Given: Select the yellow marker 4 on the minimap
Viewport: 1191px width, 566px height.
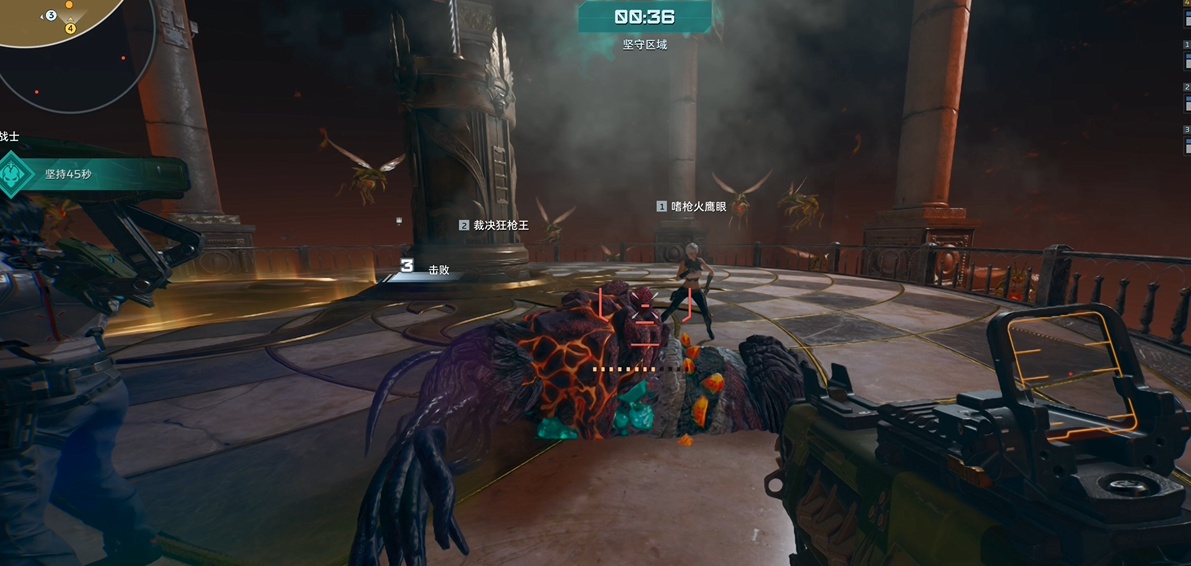Looking at the screenshot, I should coord(71,28).
